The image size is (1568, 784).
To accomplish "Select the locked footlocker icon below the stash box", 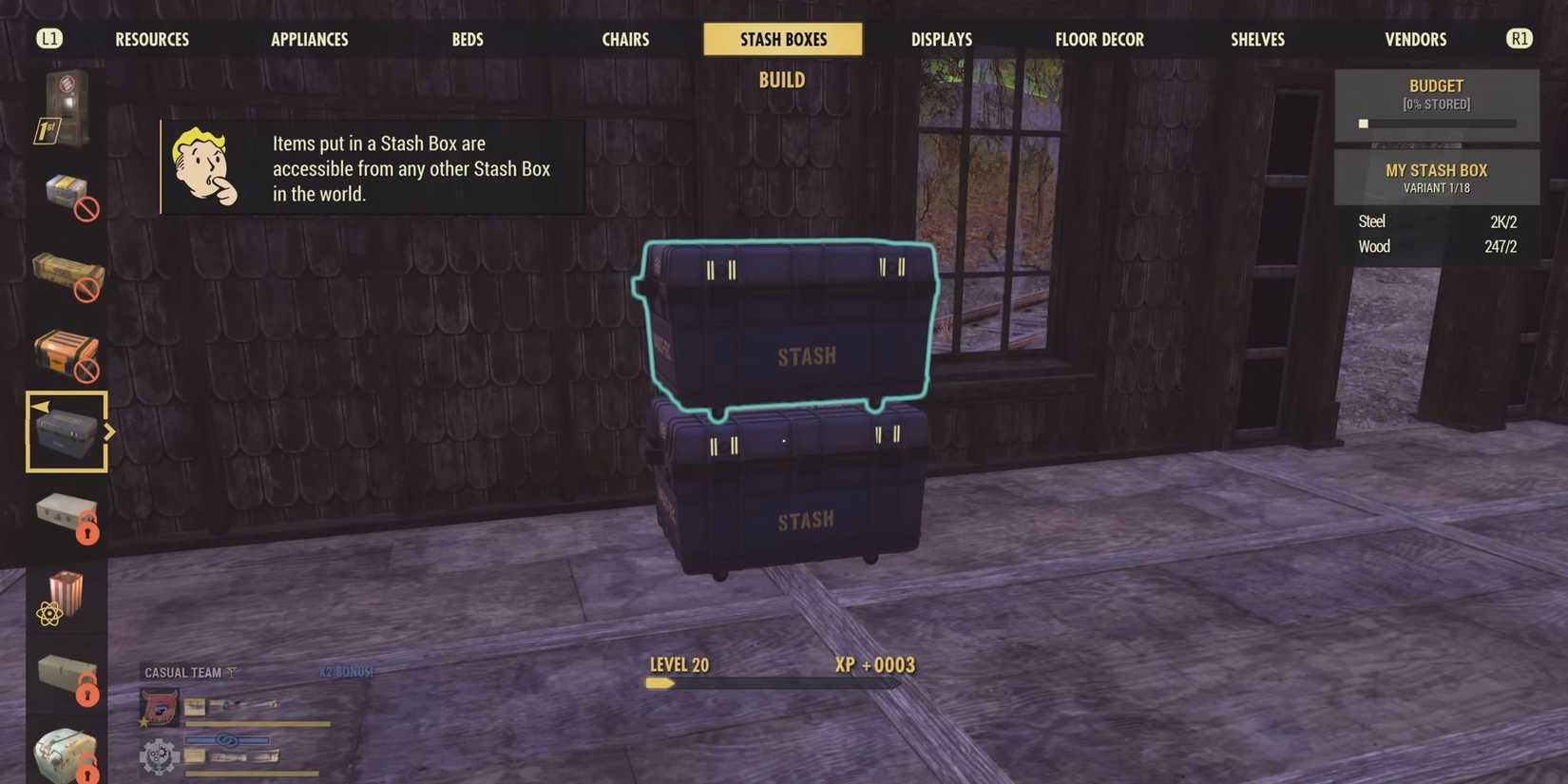I will 67,513.
